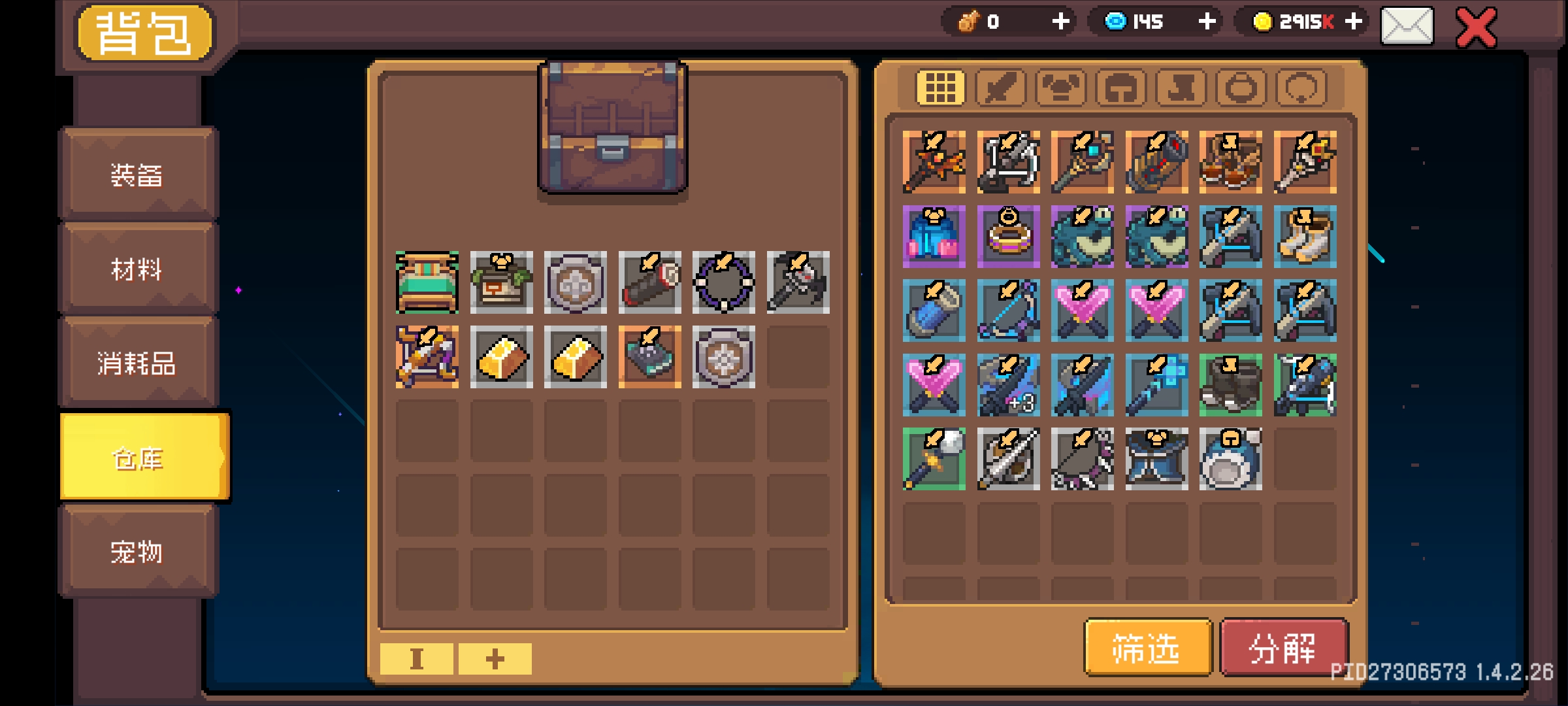Filter inventory by helmet icon

1120,88
